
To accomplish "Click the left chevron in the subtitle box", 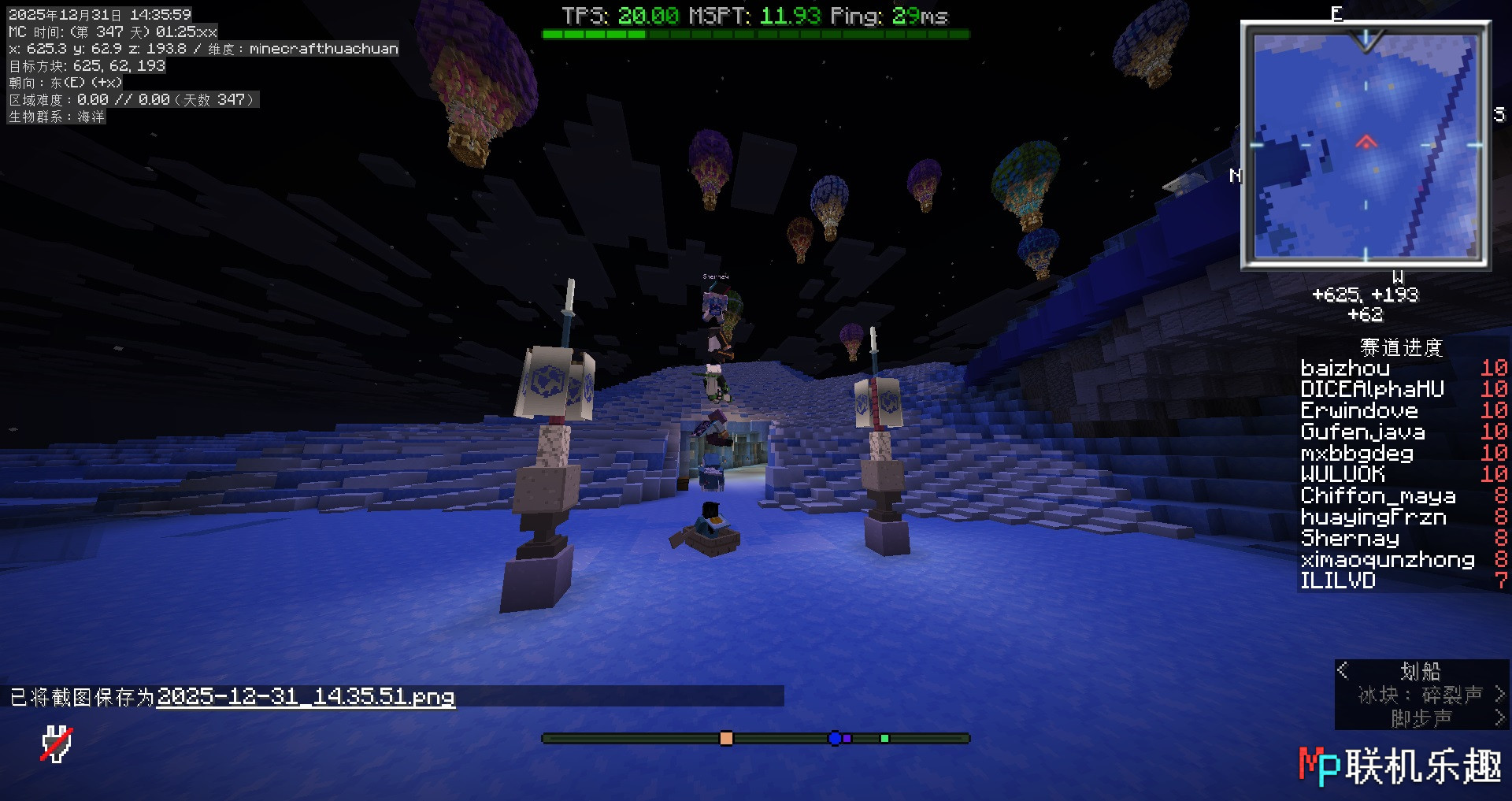I will coord(1343,671).
